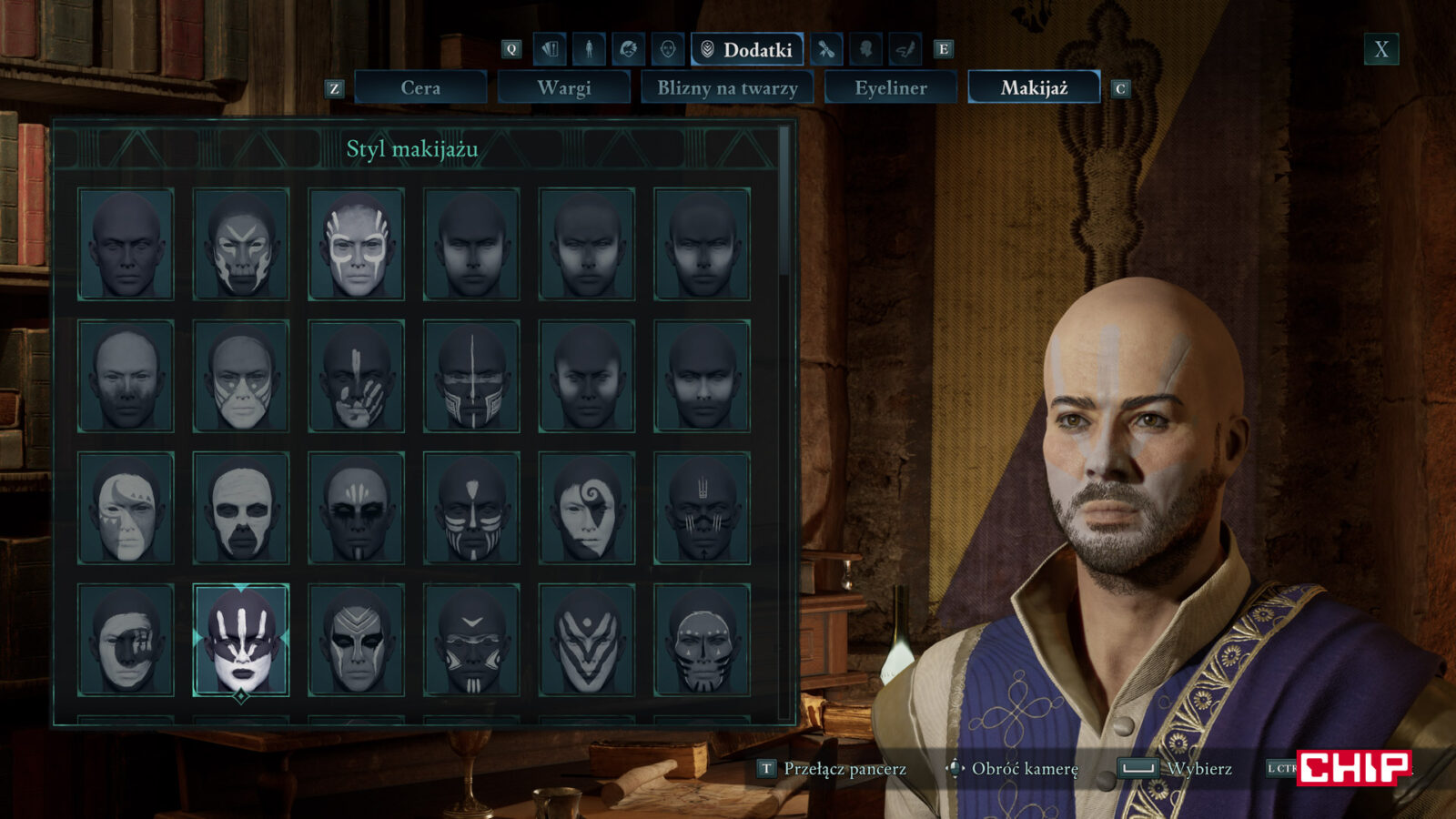Pick the dotted forehead arc makeup

(x=702, y=640)
